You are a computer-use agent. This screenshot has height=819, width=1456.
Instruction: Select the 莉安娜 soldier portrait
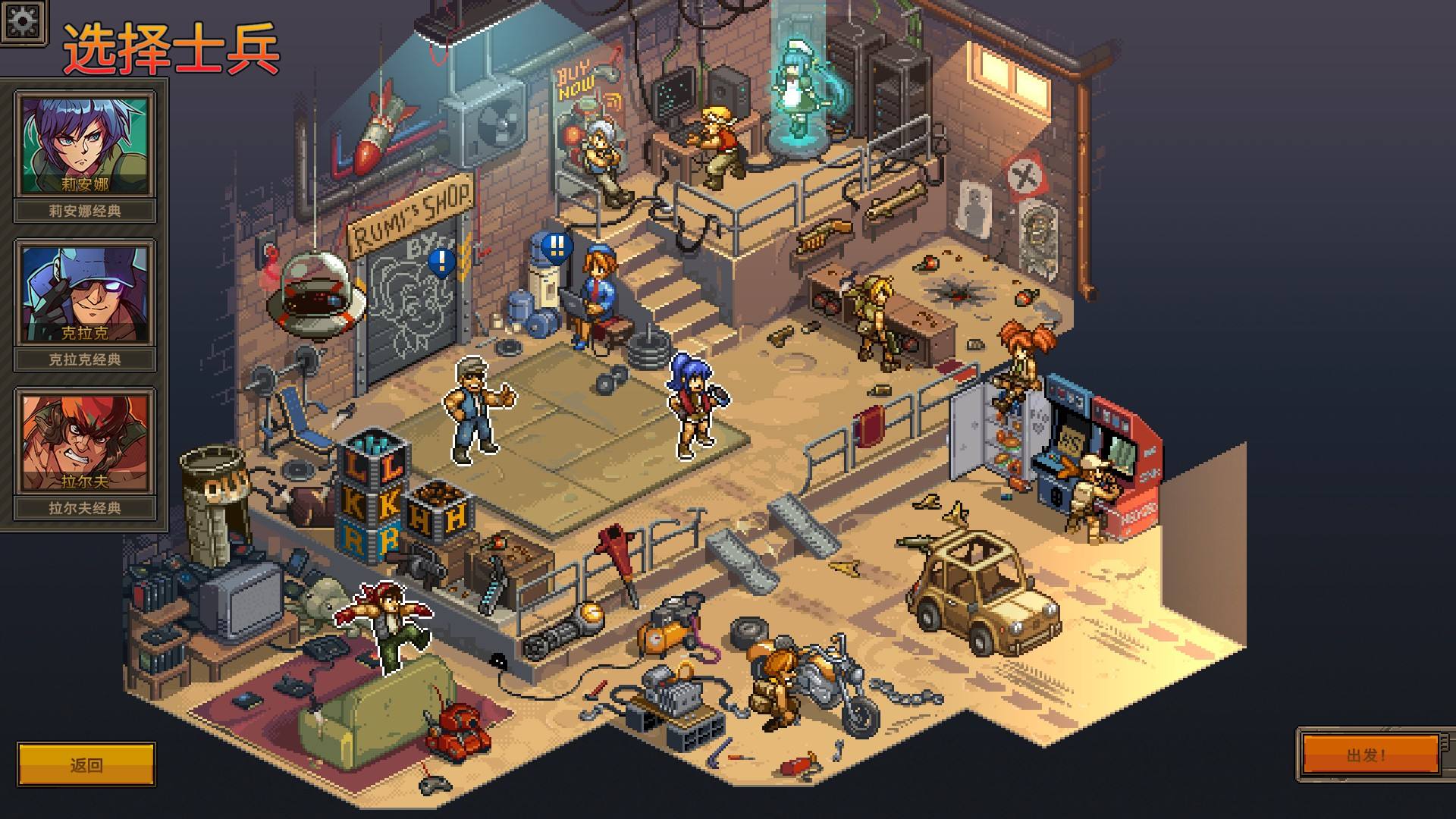pyautogui.click(x=85, y=145)
